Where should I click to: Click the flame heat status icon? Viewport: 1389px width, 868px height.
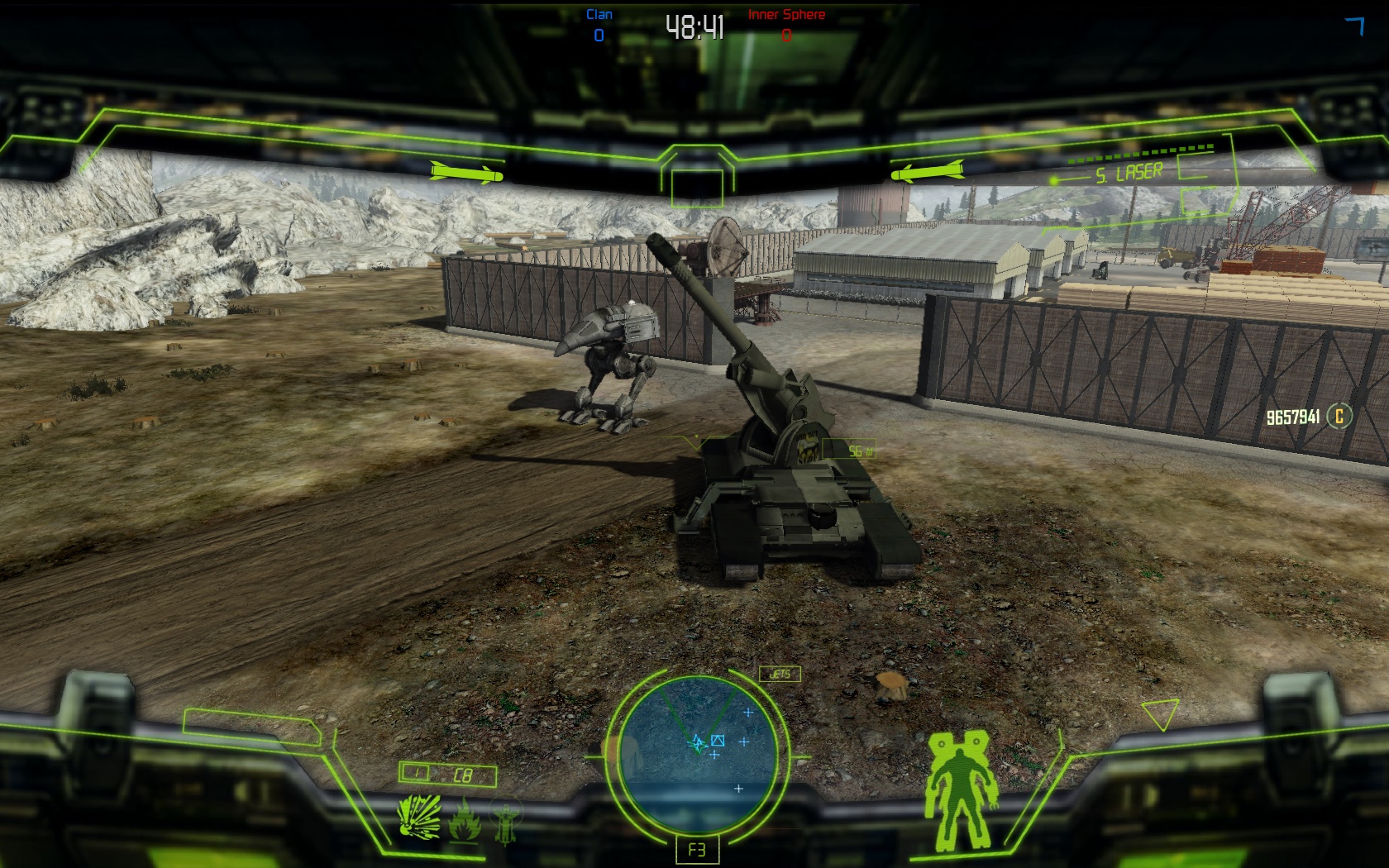[463, 819]
